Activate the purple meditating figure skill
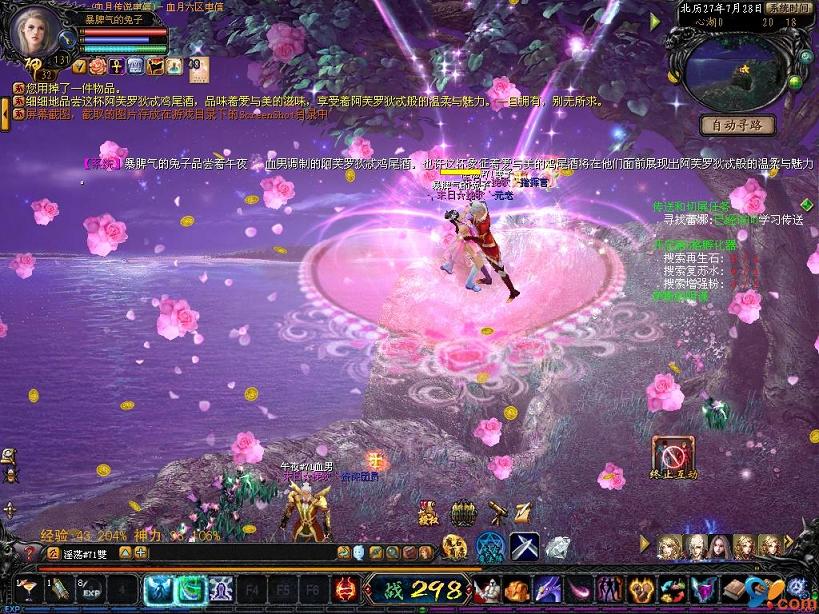This screenshot has height=614, width=819. coord(222,589)
